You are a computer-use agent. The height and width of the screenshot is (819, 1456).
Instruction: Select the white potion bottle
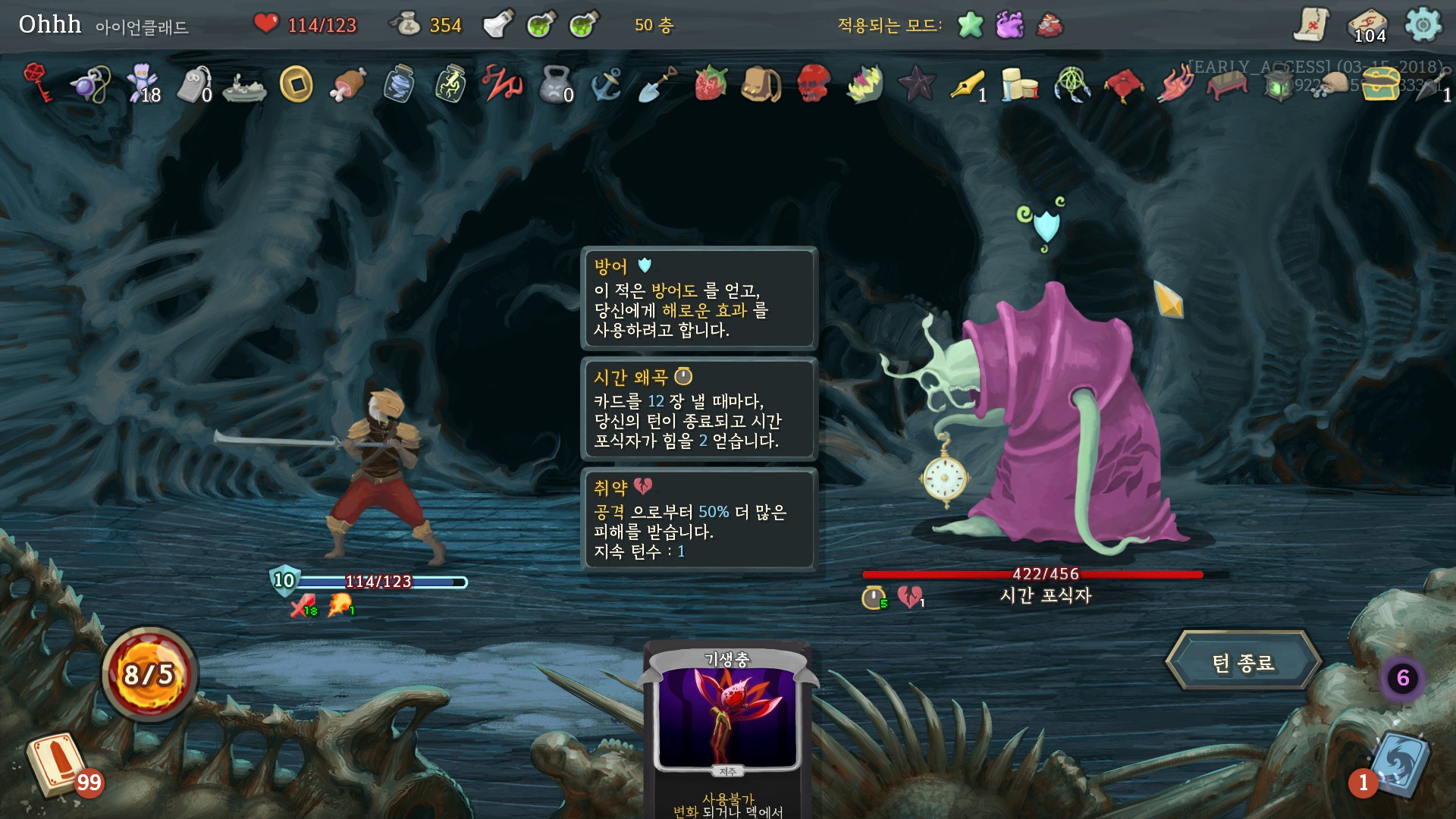pyautogui.click(x=498, y=24)
